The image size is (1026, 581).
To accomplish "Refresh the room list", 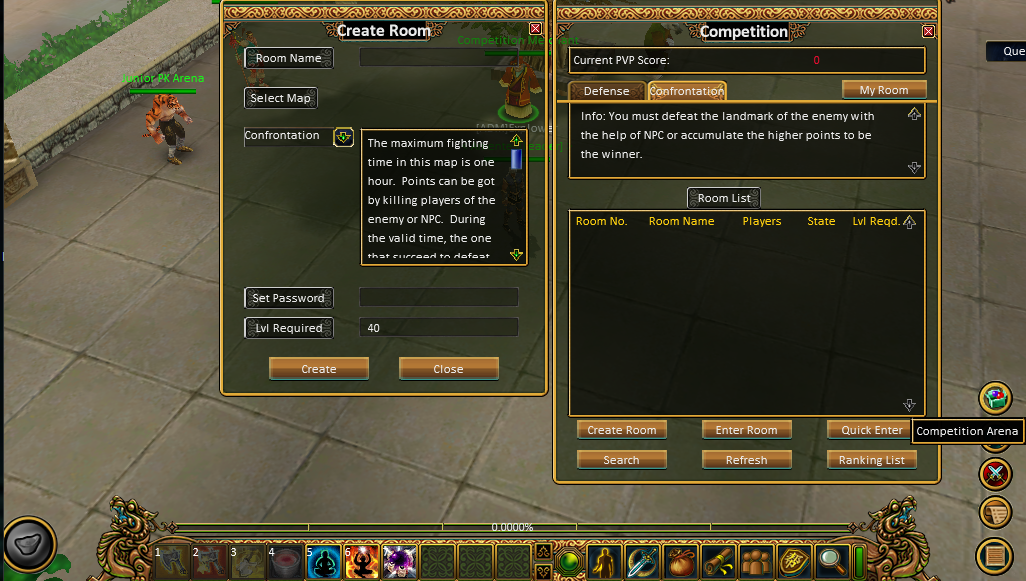I will click(746, 460).
